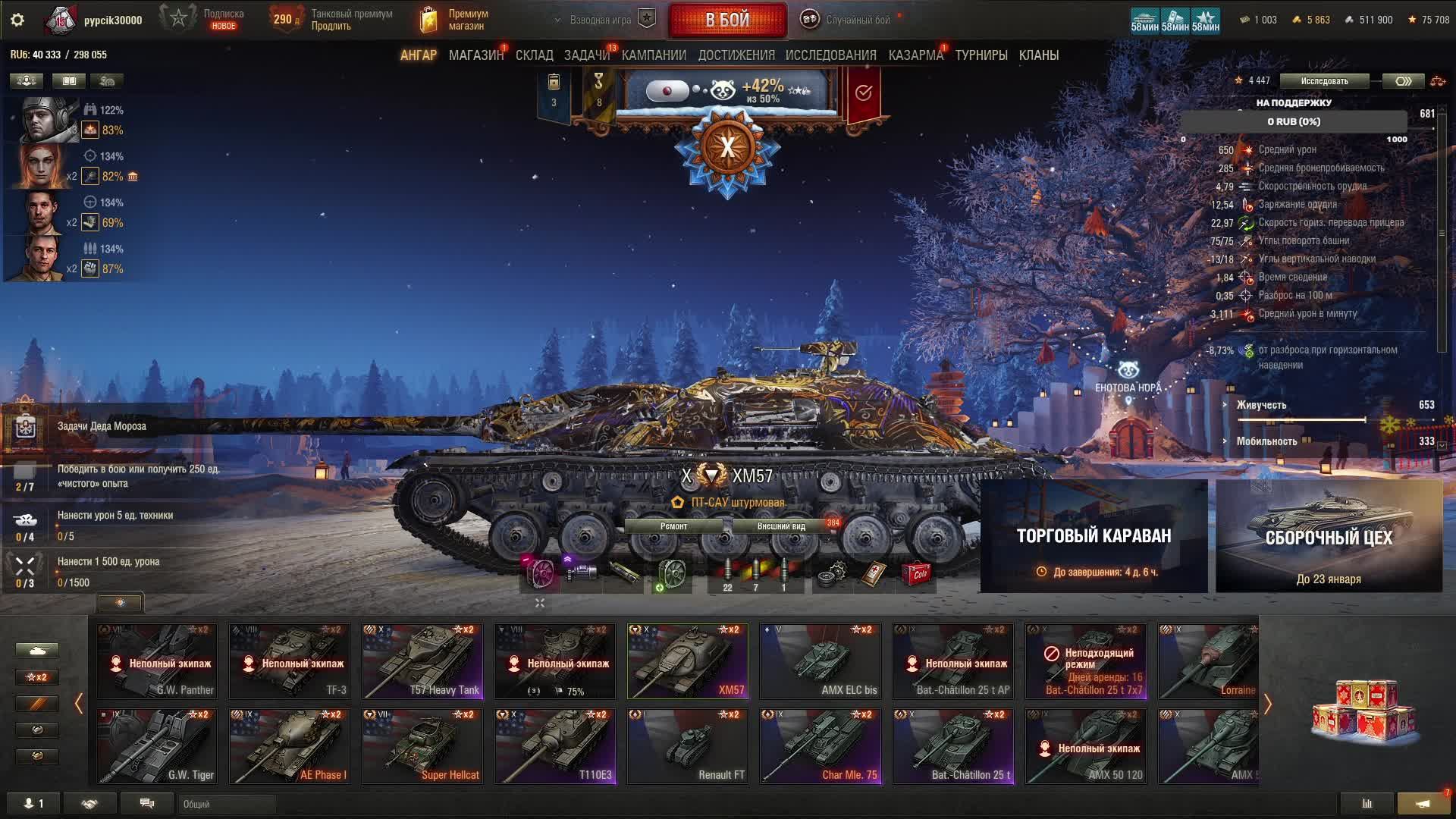
Task: Show next tanks with right carousel arrow
Action: (1267, 704)
